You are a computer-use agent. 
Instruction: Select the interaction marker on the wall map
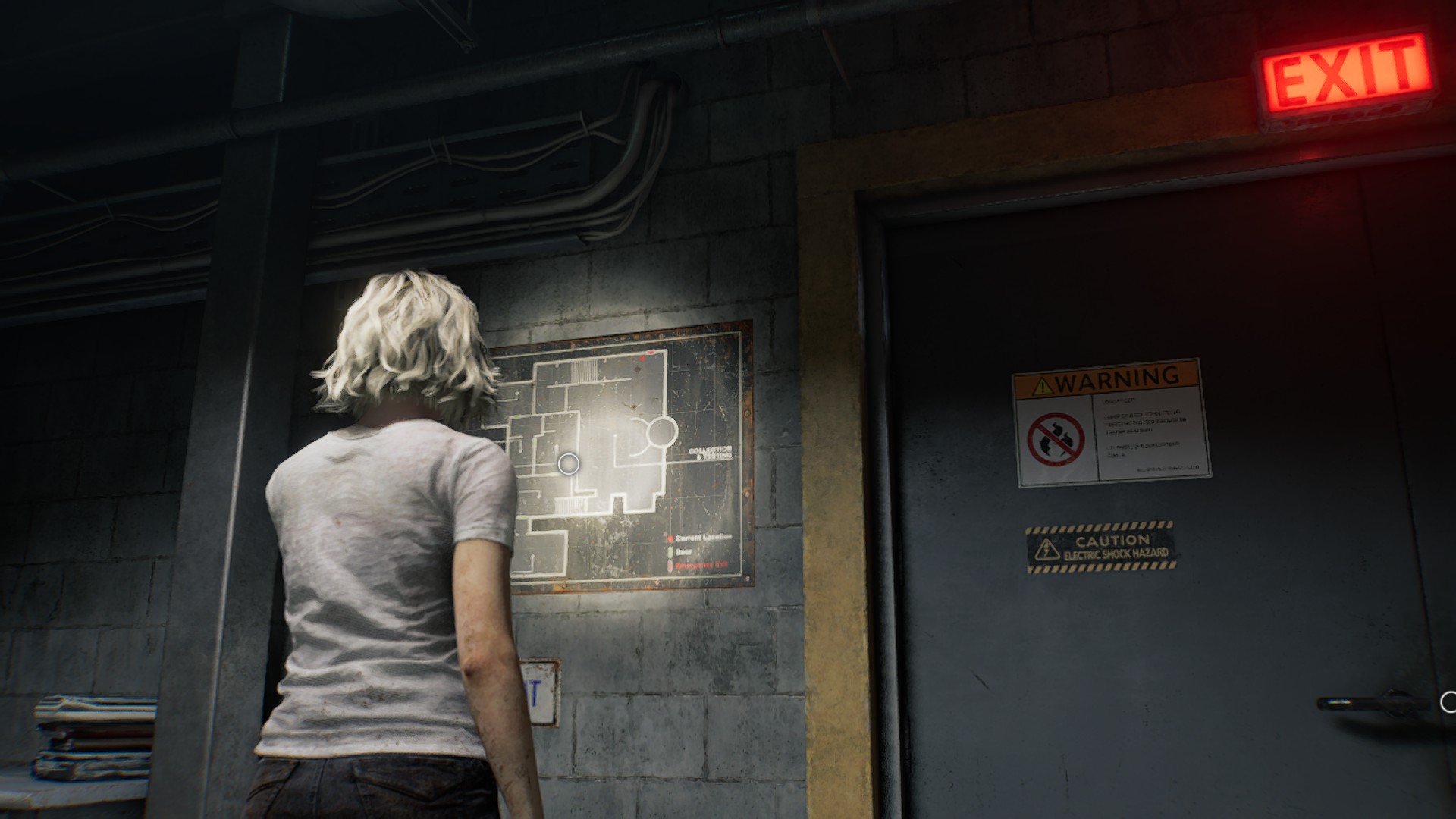pyautogui.click(x=568, y=463)
